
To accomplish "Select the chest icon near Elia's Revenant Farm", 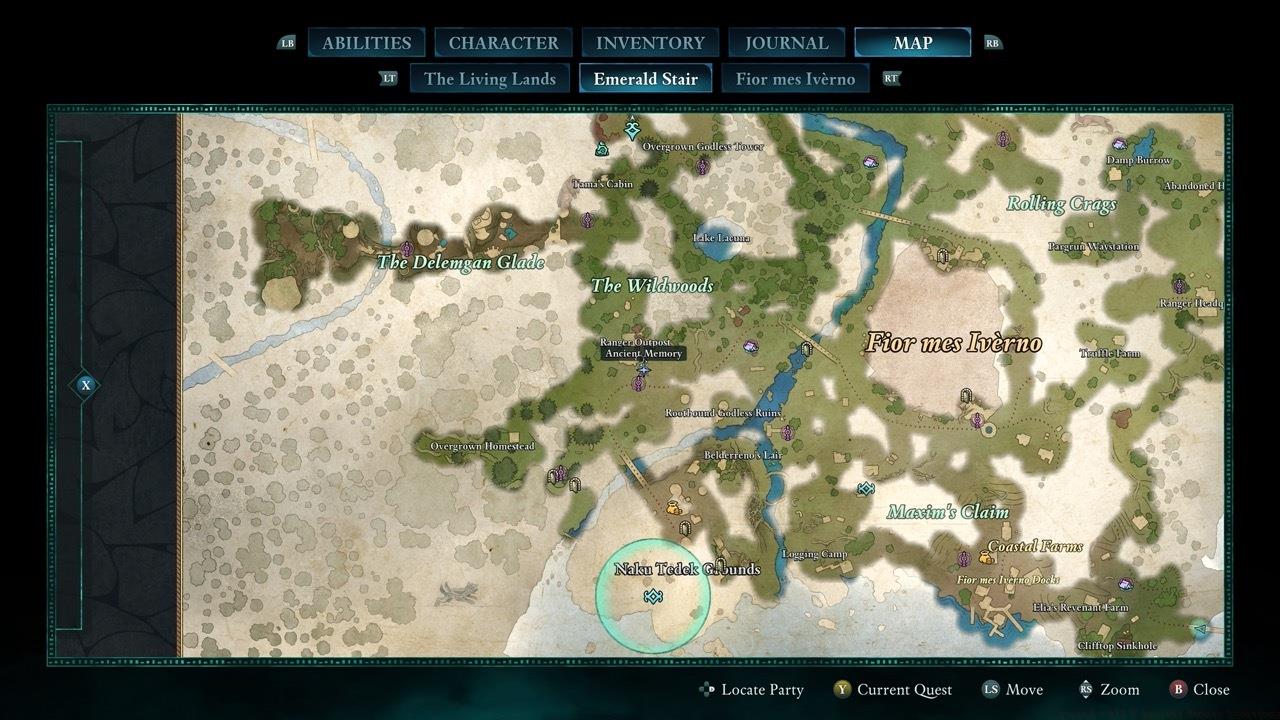I will pos(1125,584).
